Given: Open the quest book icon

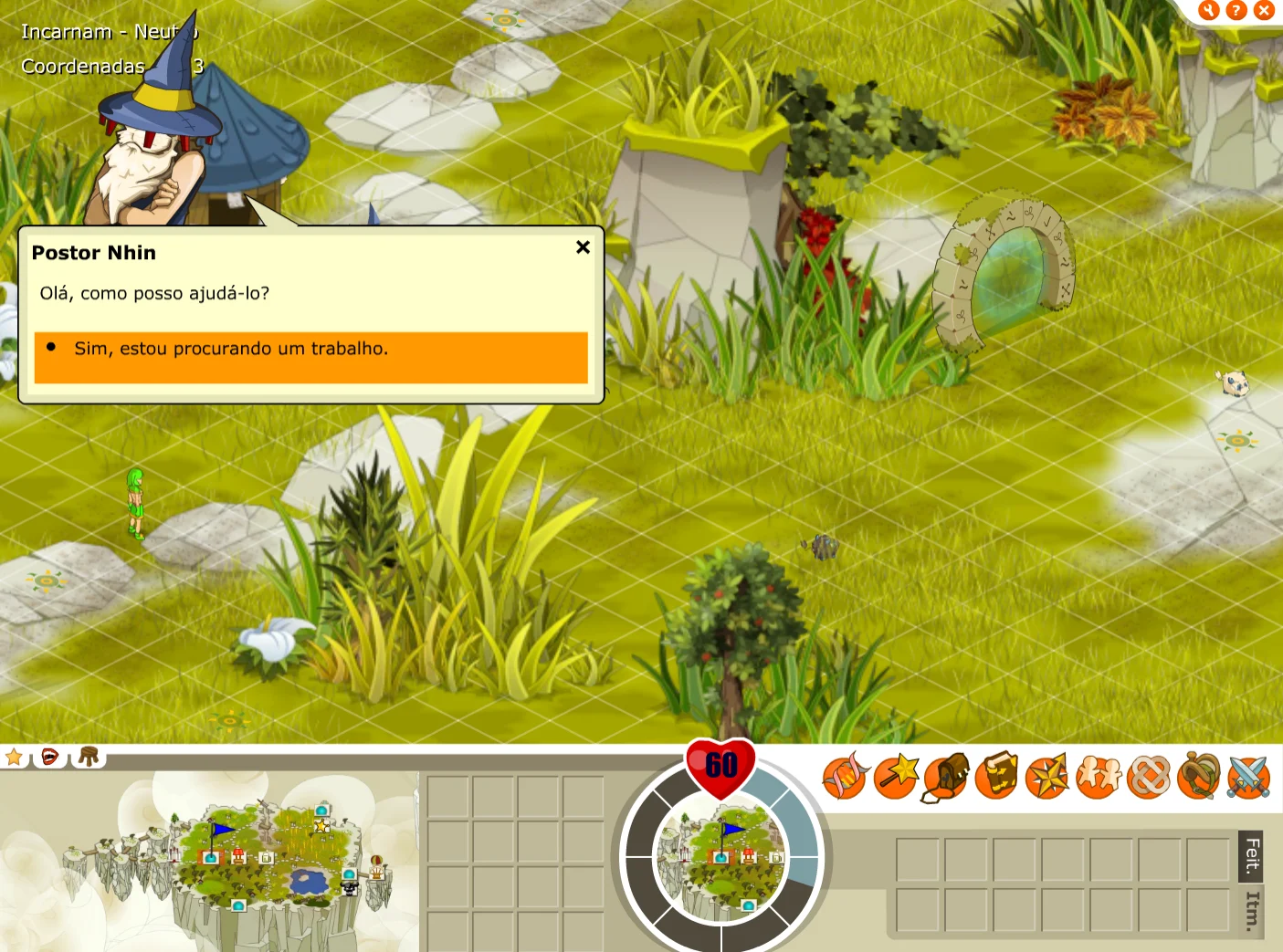Looking at the screenshot, I should (997, 777).
